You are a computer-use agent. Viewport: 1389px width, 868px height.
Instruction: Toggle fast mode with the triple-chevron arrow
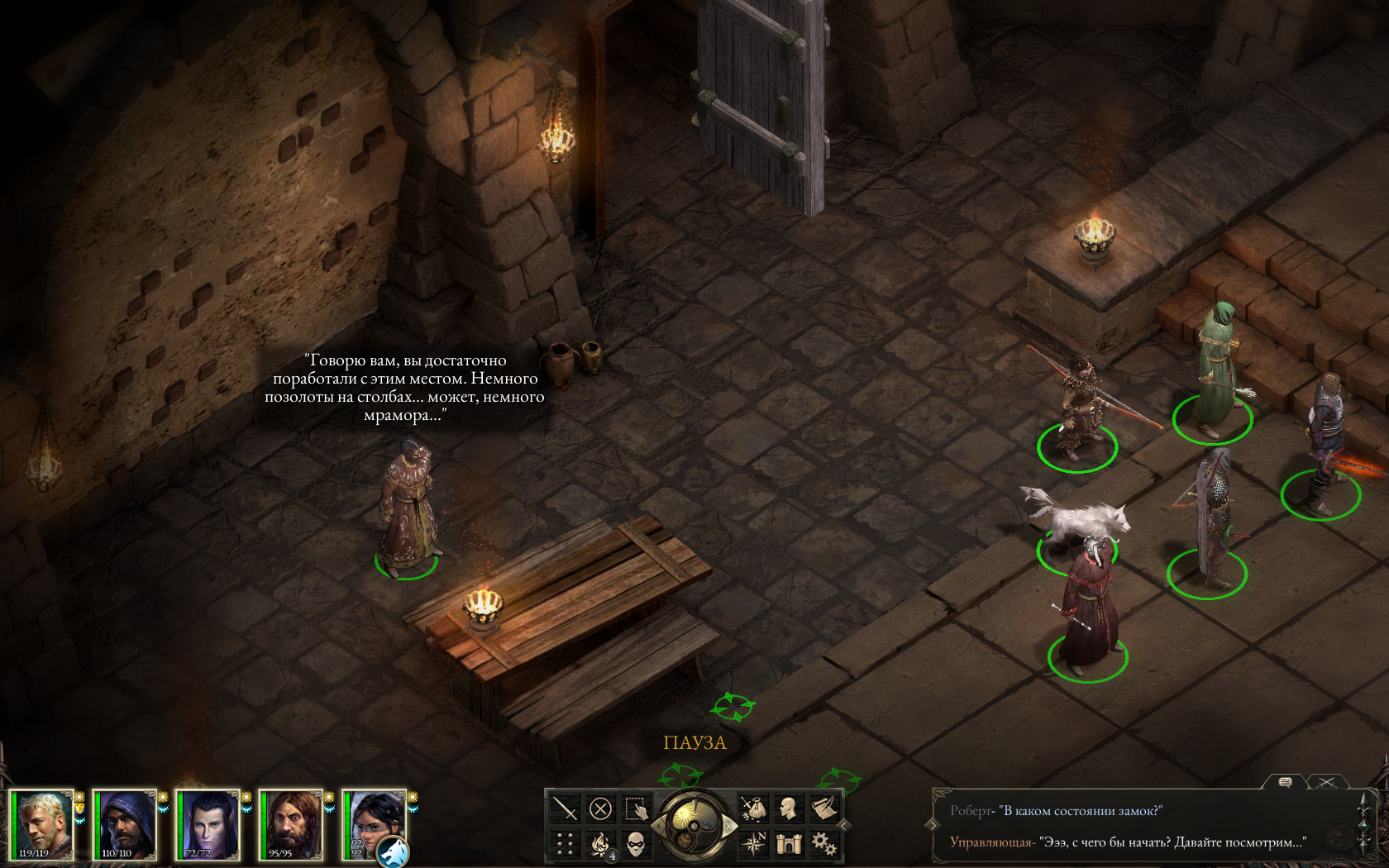(729, 825)
